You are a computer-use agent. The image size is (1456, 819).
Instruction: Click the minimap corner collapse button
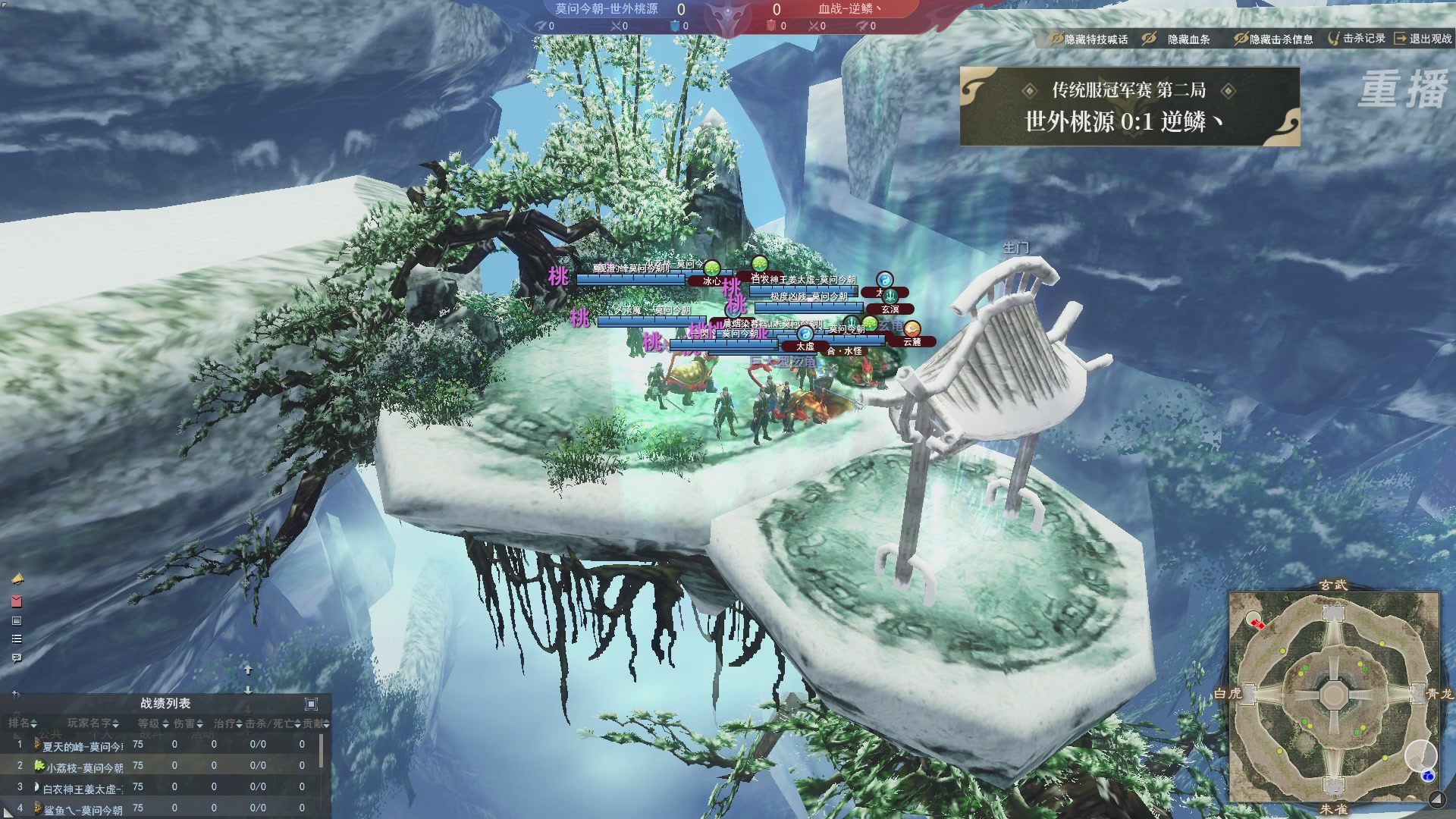coord(1436,799)
